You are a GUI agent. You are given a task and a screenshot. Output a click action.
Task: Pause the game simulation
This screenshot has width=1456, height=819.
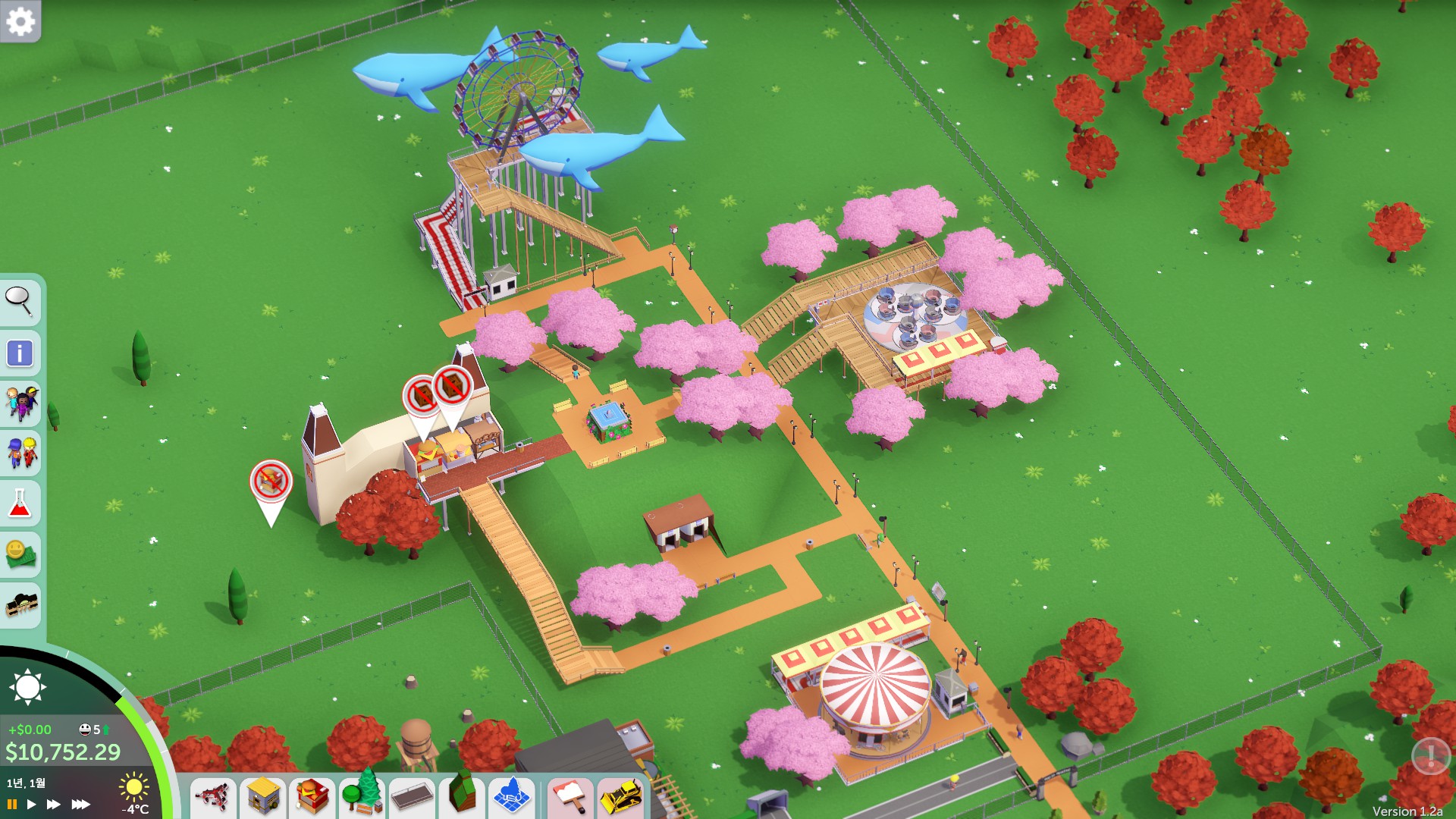click(x=12, y=804)
